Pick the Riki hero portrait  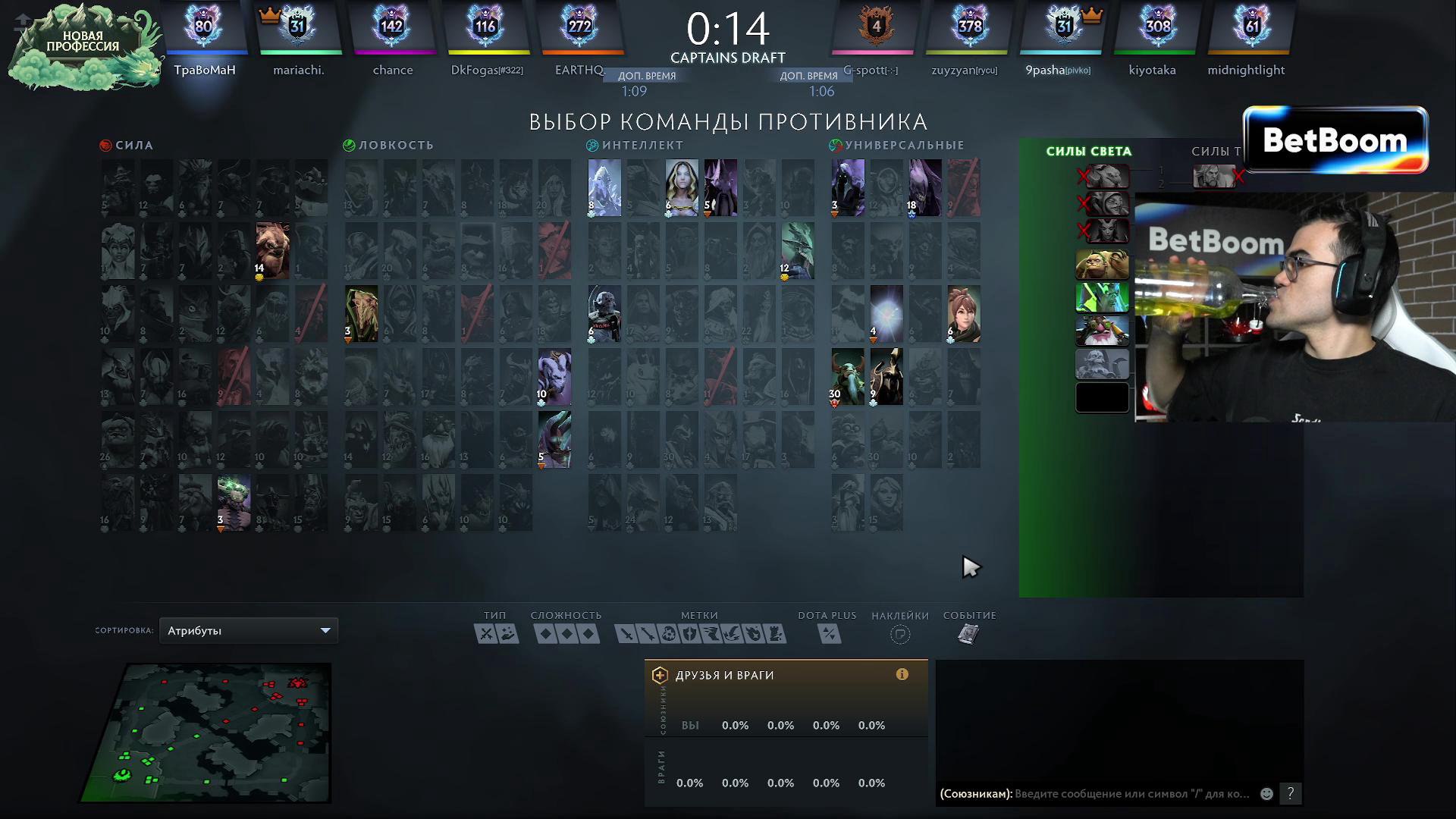(x=554, y=376)
